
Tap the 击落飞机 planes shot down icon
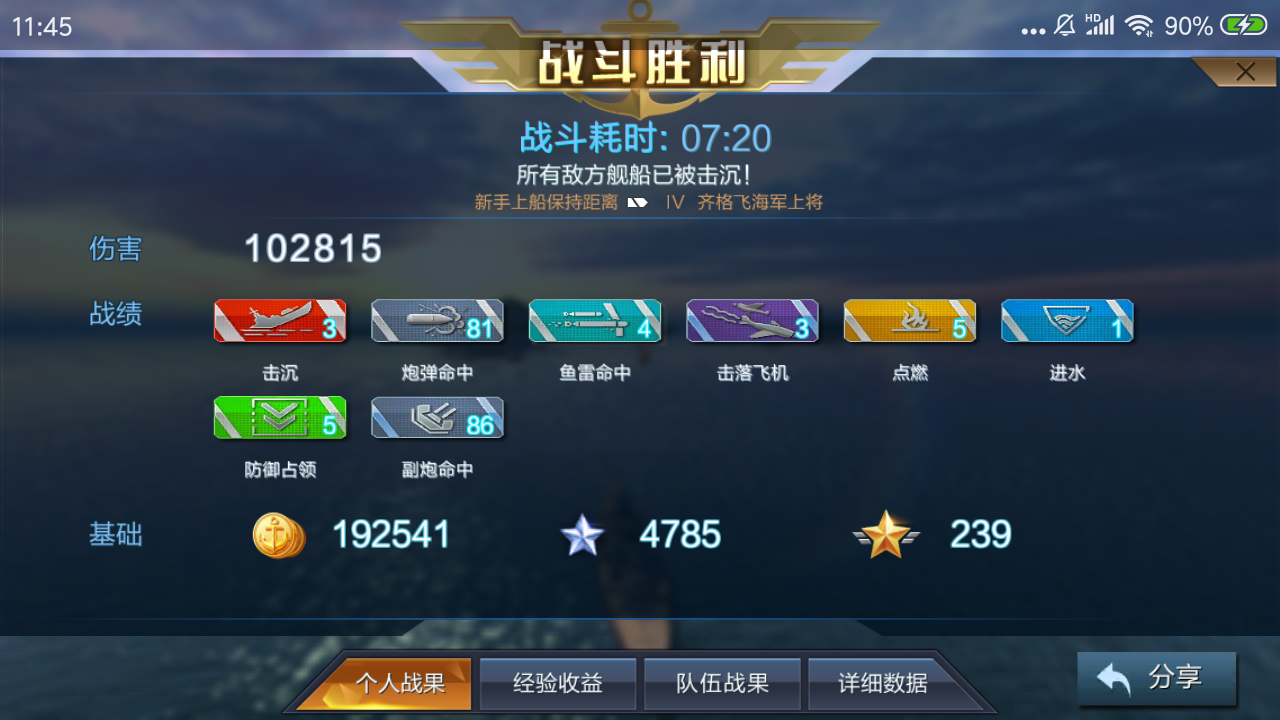pyautogui.click(x=752, y=320)
